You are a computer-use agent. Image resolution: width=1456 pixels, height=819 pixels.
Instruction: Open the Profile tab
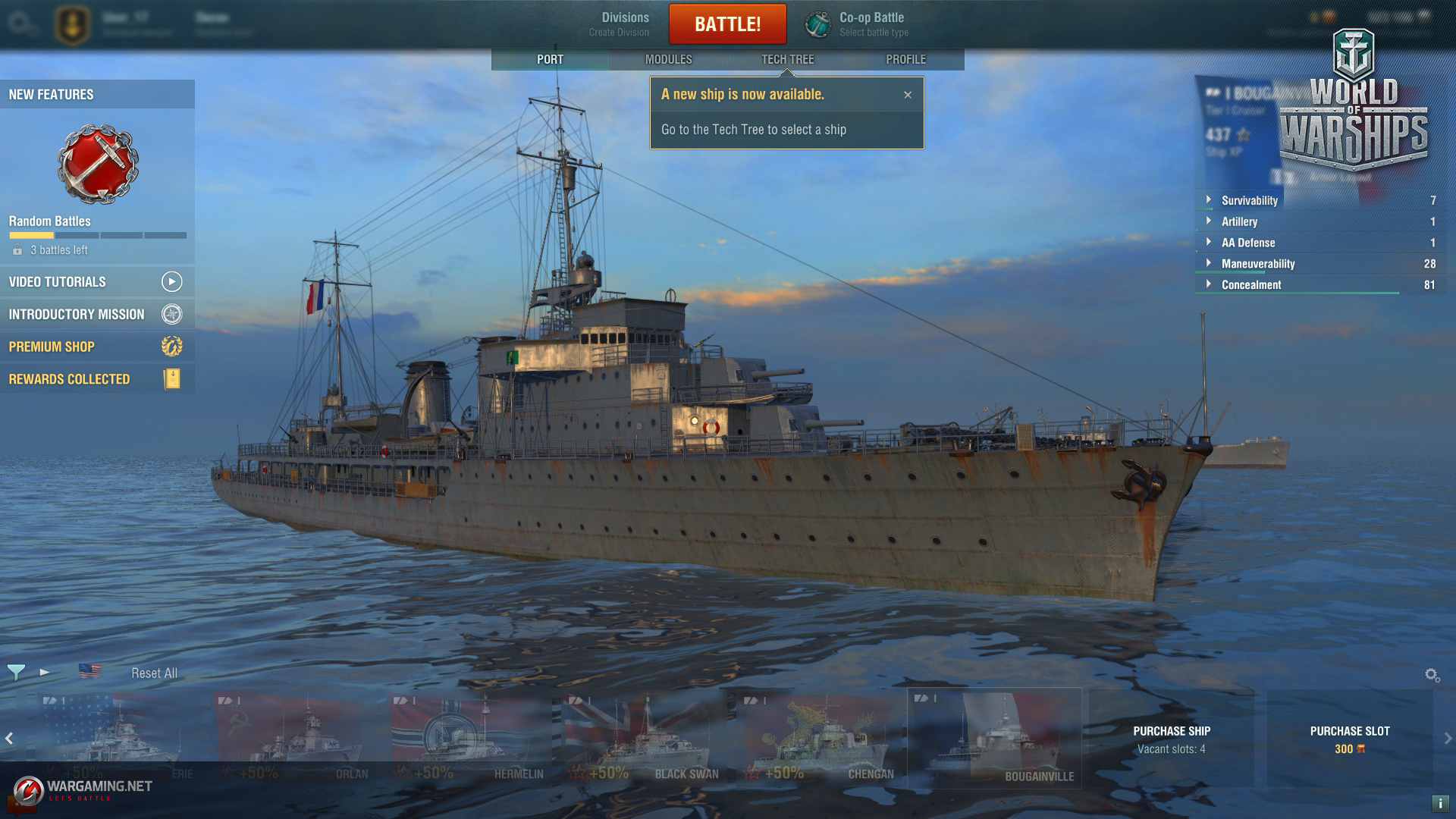(x=905, y=59)
